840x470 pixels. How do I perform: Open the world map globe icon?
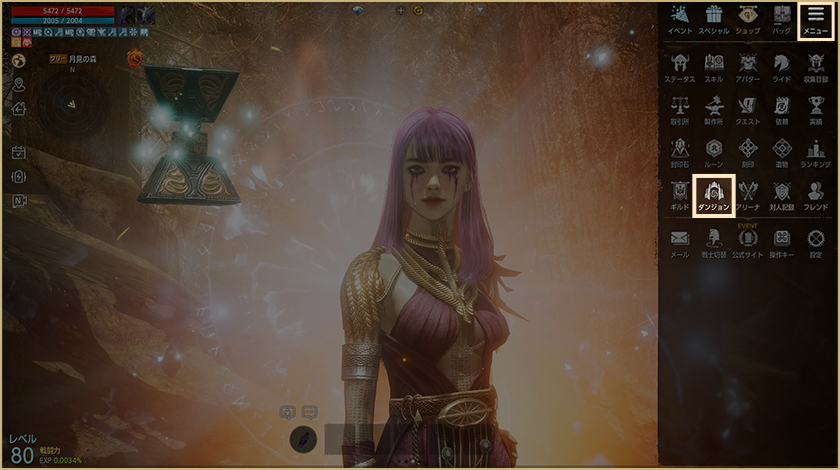(19, 60)
